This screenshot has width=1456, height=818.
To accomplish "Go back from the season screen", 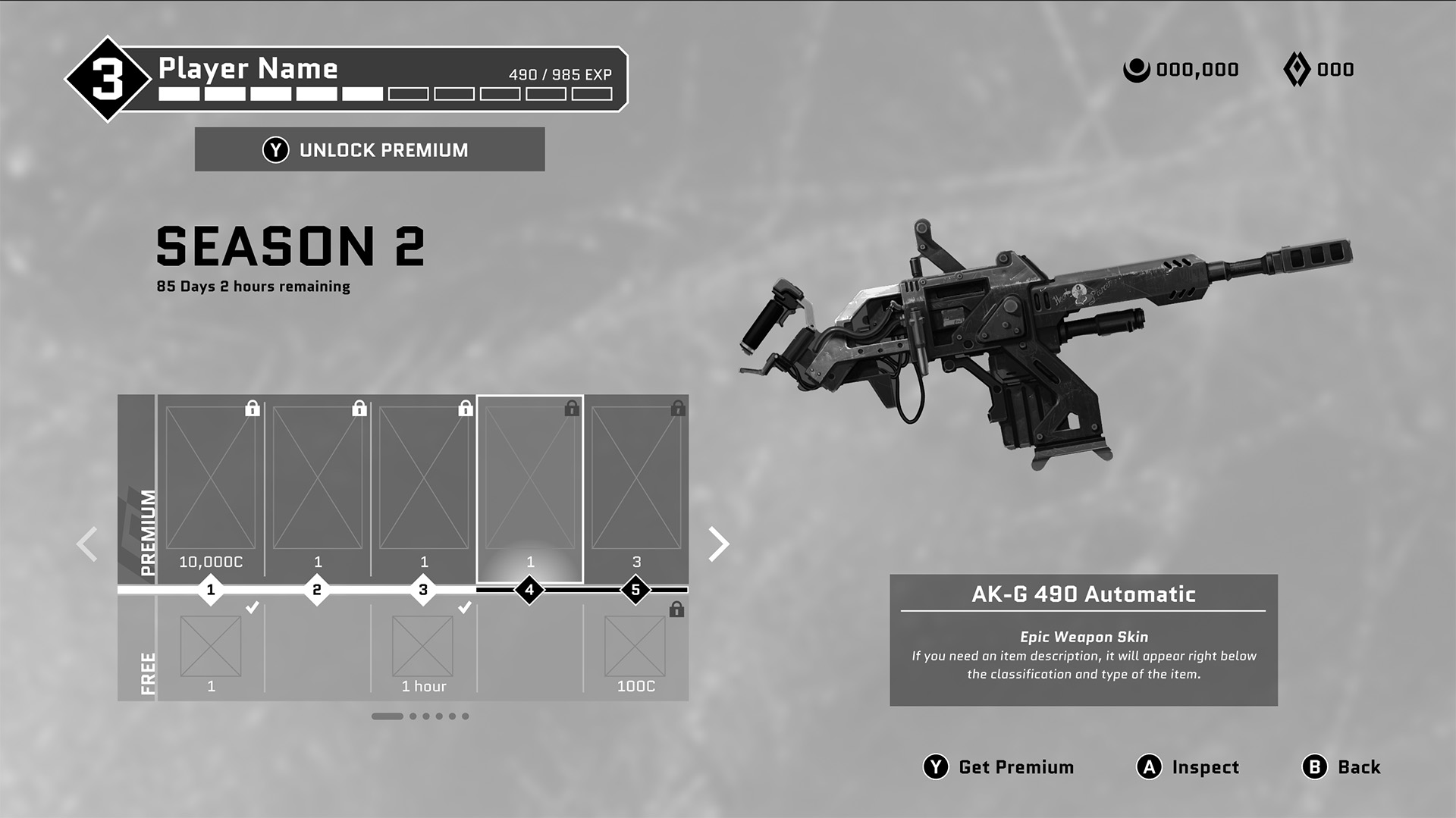I will pyautogui.click(x=1341, y=767).
